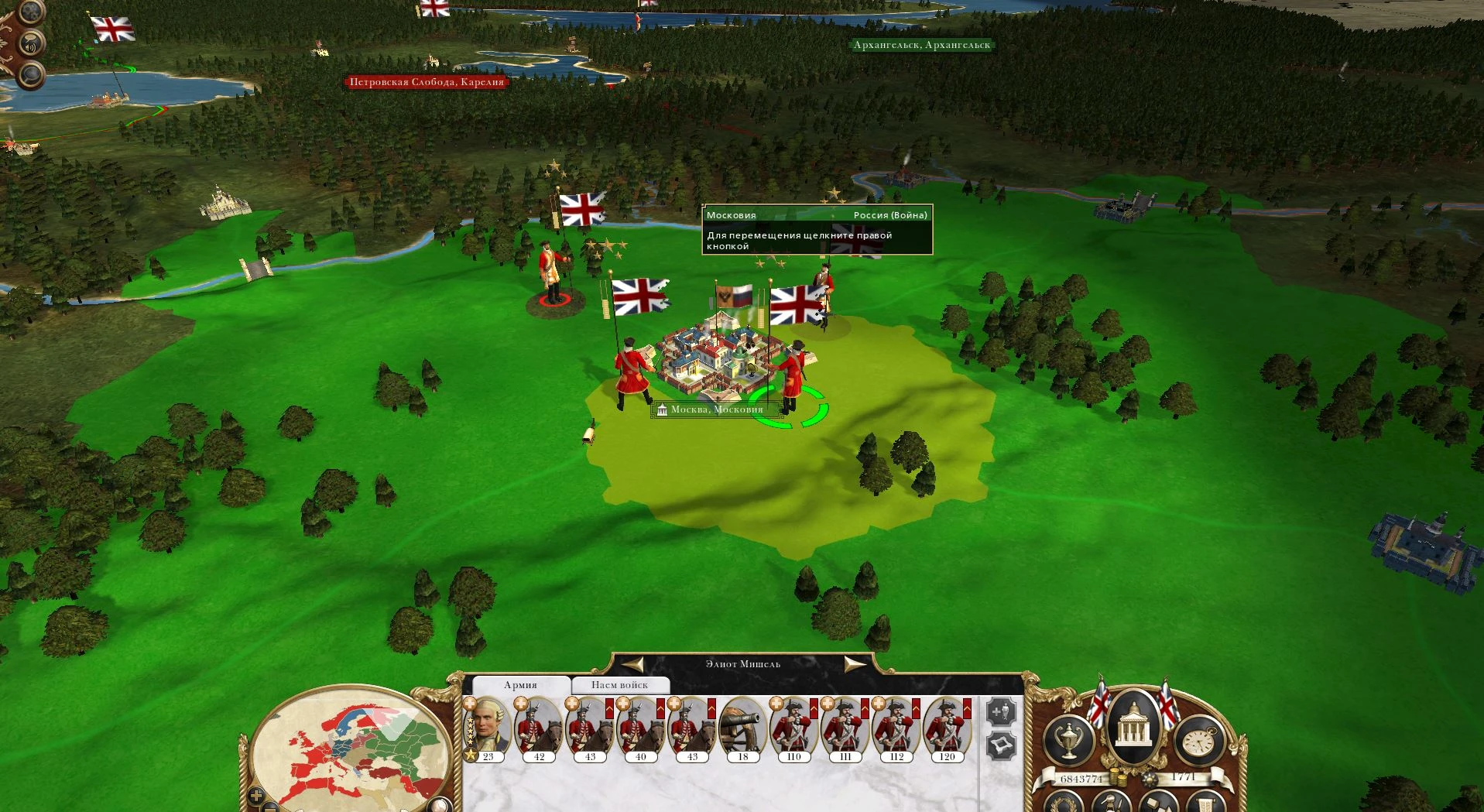This screenshot has width=1484, height=812.
Task: Switch to the Наем войск tab
Action: [619, 684]
